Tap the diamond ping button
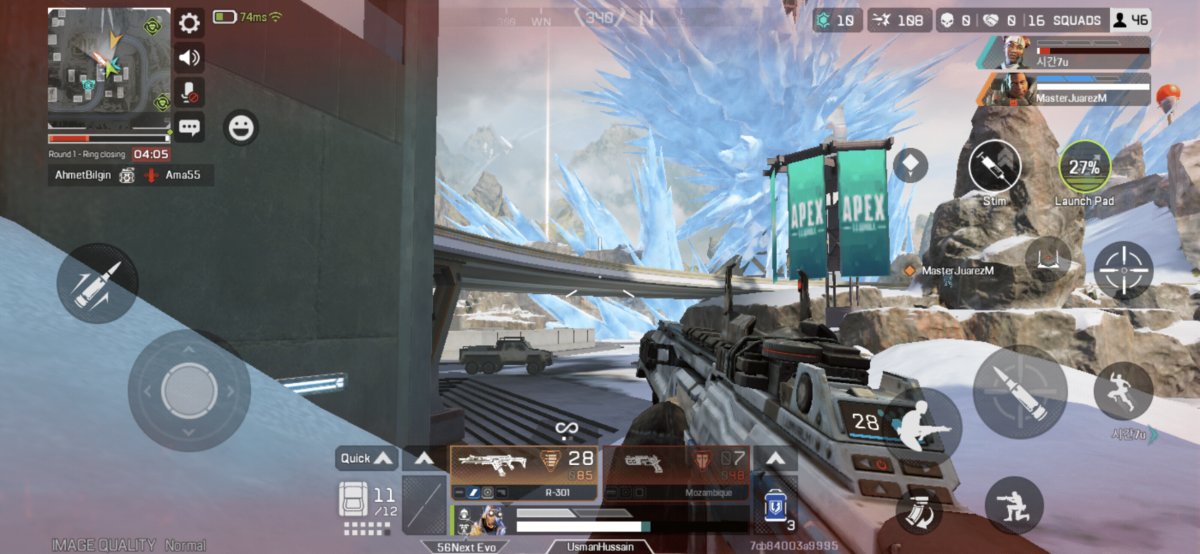1200x554 pixels. click(x=910, y=165)
